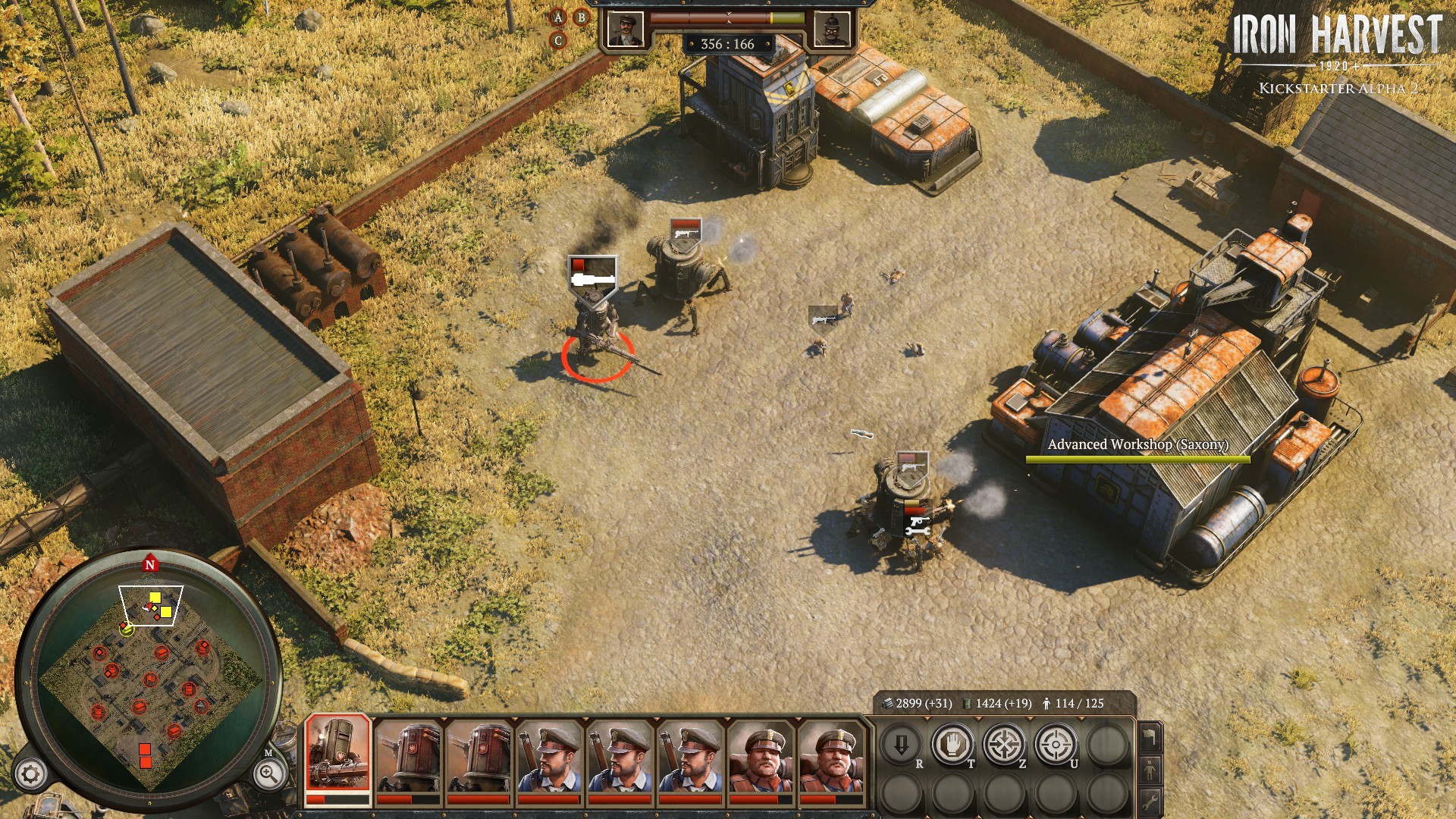1456x819 pixels.
Task: Click the minimap's red N compass marker
Action: (149, 564)
